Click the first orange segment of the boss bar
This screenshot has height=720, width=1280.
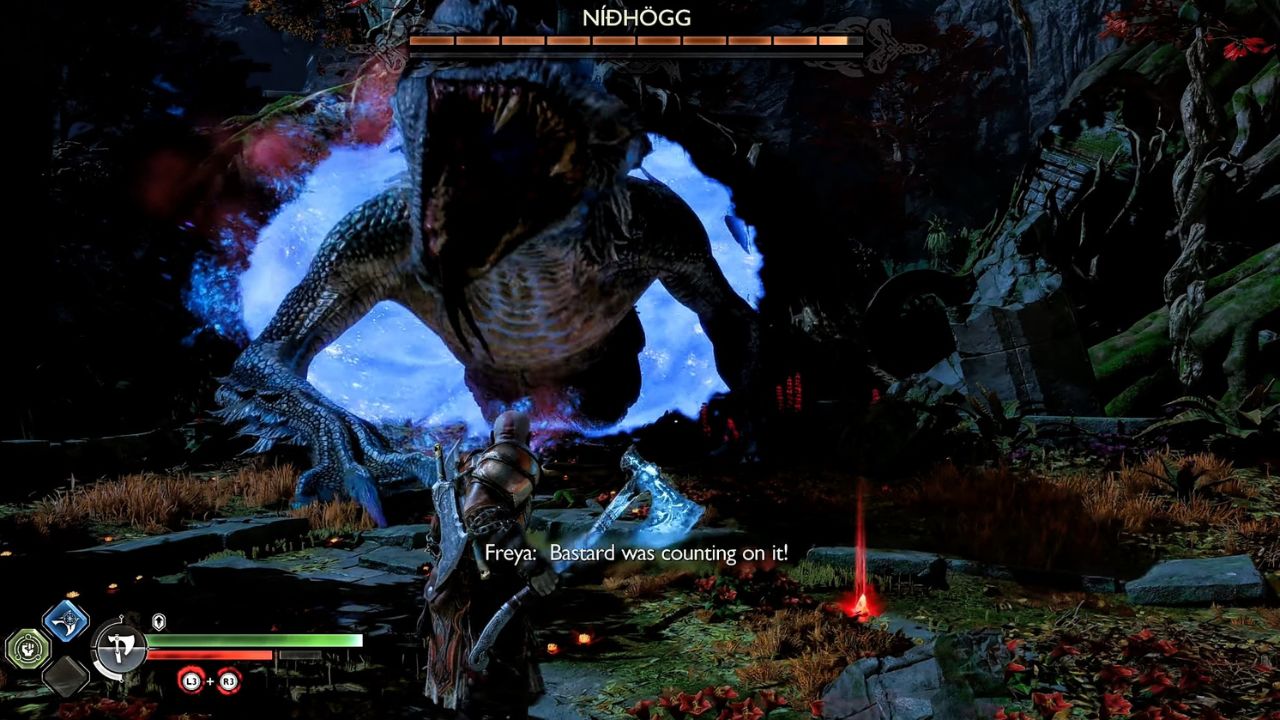432,40
